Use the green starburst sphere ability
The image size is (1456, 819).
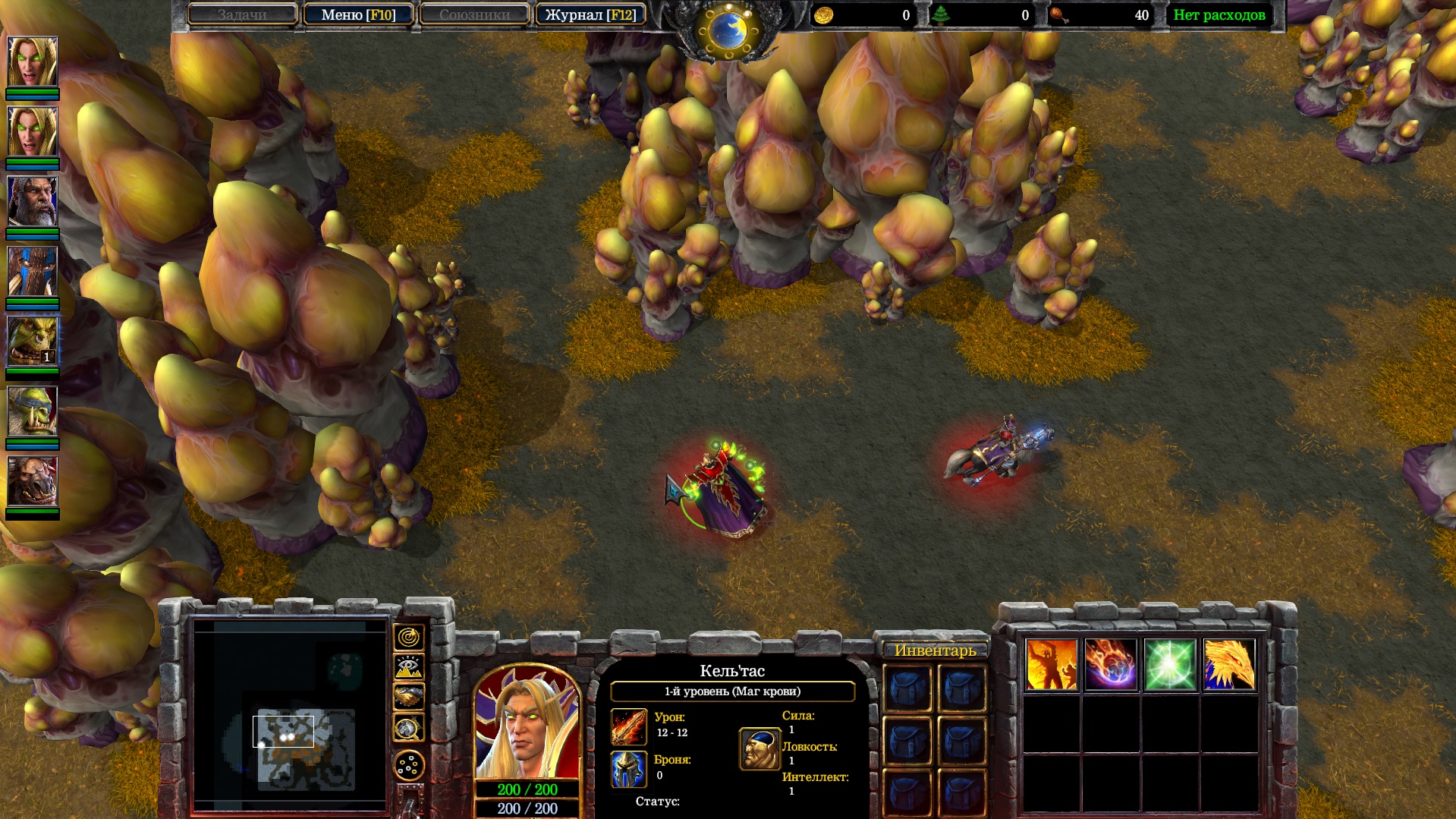point(1169,665)
